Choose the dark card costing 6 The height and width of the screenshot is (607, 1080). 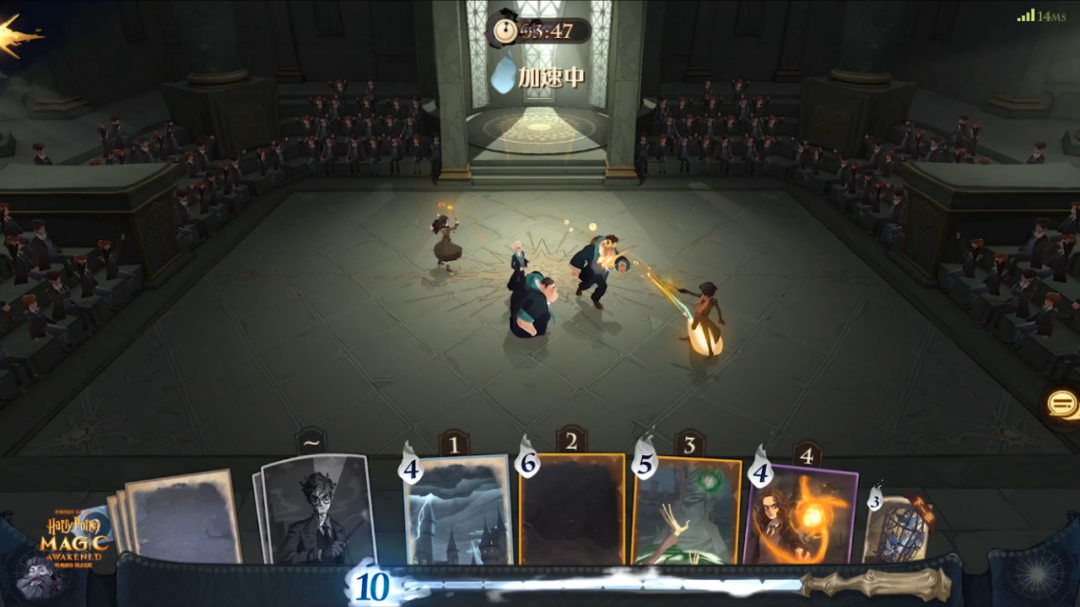click(572, 510)
